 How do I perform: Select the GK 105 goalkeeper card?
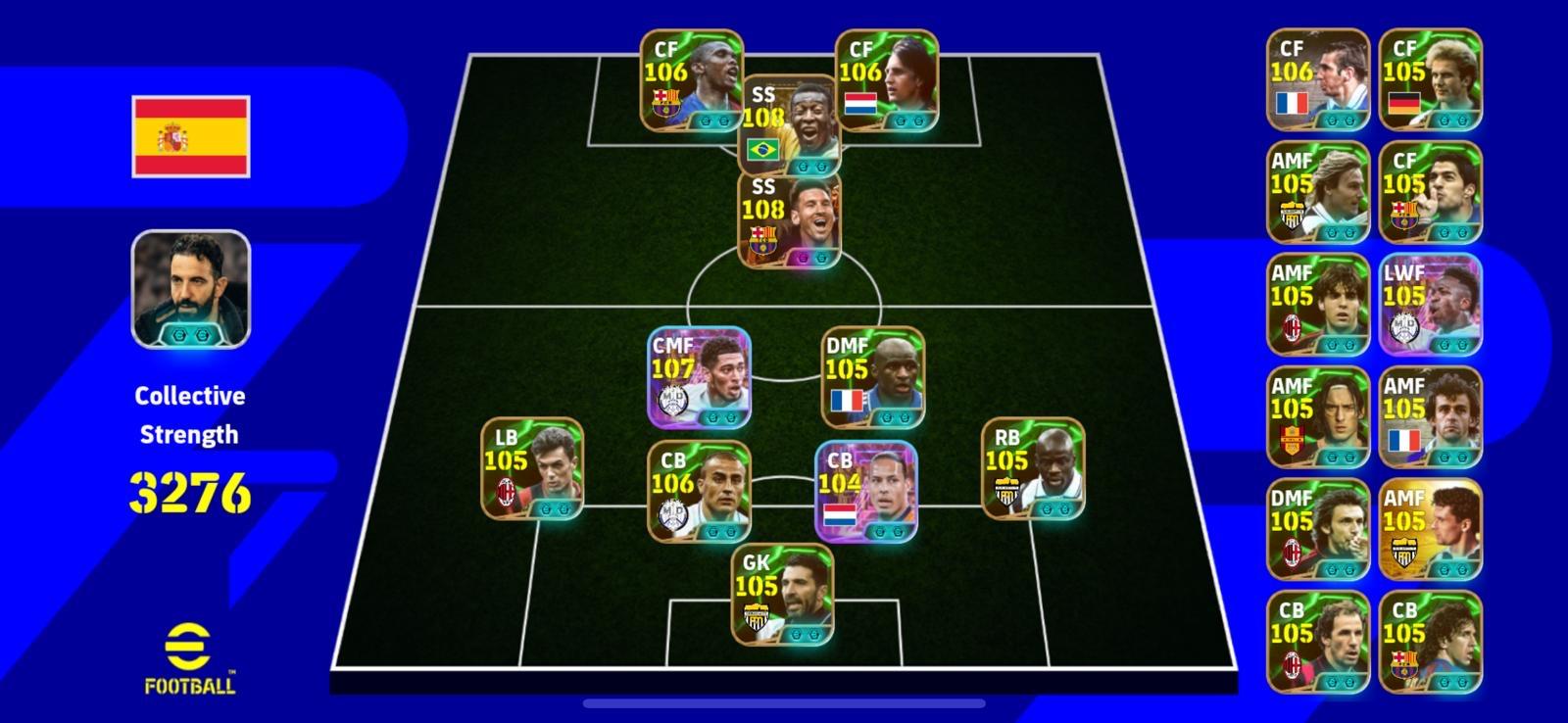coord(782,595)
